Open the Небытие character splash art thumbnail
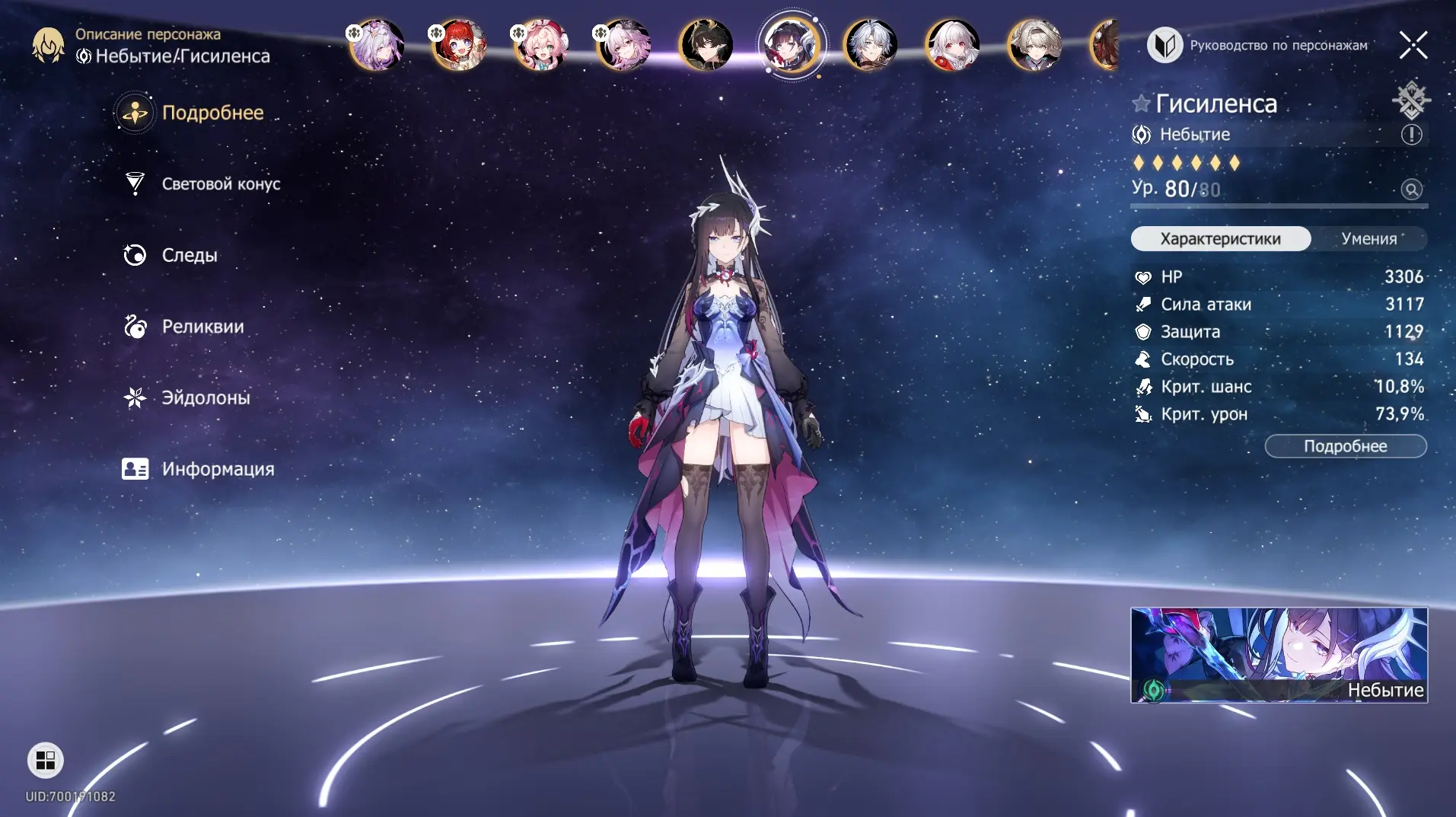The image size is (1456, 817). (1279, 655)
